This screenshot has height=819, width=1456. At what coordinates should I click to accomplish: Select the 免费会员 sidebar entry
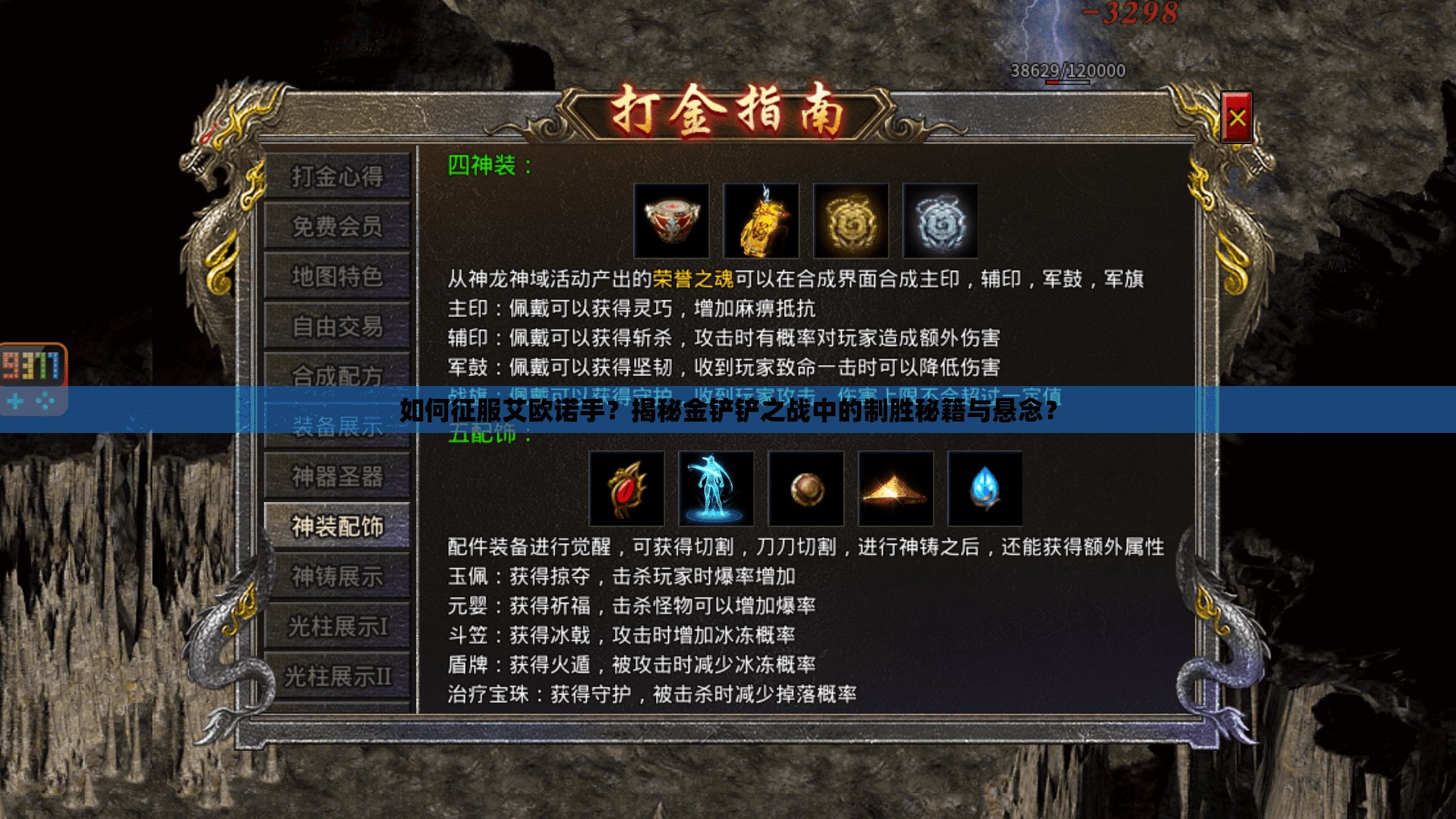338,227
